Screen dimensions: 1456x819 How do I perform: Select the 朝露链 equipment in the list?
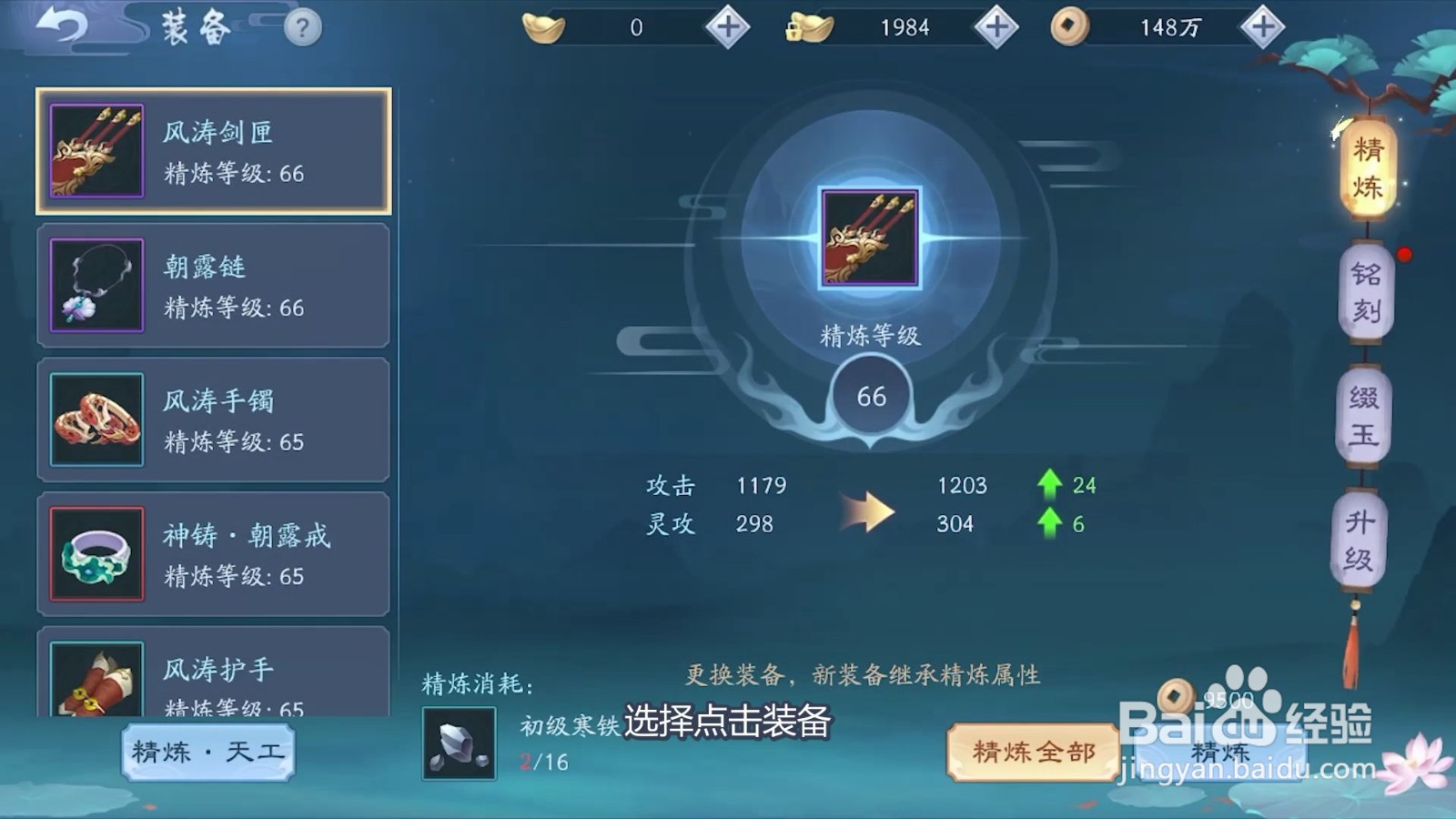(213, 284)
